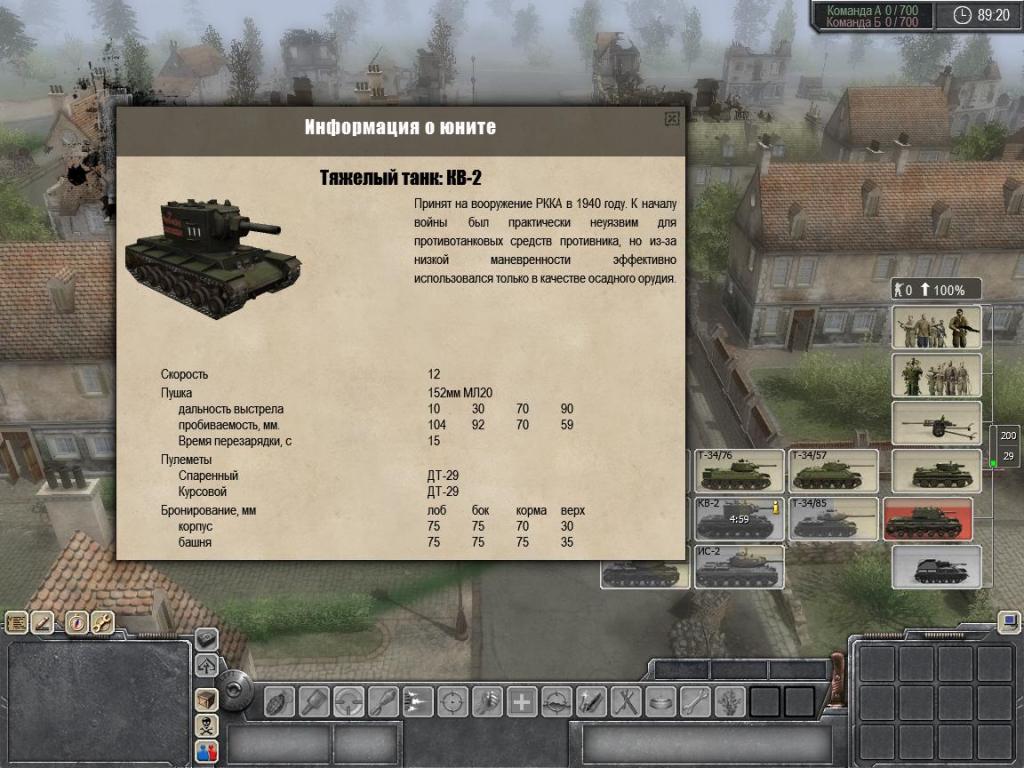This screenshot has width=1024, height=768.
Task: Click the wrench icon in the command bar
Action: [694, 701]
